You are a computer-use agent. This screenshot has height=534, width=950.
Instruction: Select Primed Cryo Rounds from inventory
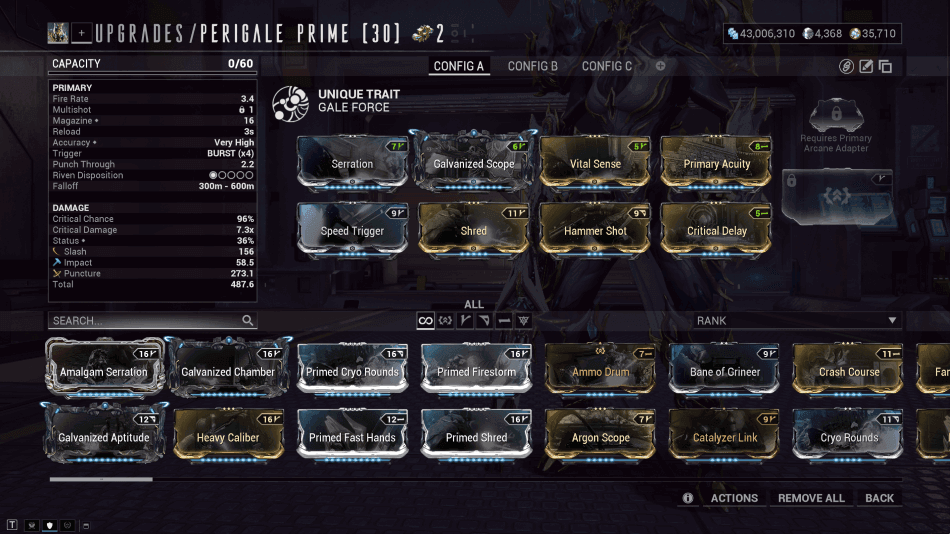[353, 371]
